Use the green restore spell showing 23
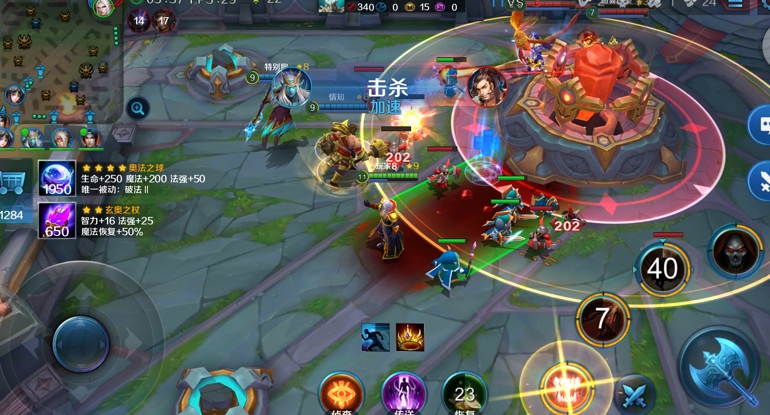The height and width of the screenshot is (415, 770). point(464,394)
